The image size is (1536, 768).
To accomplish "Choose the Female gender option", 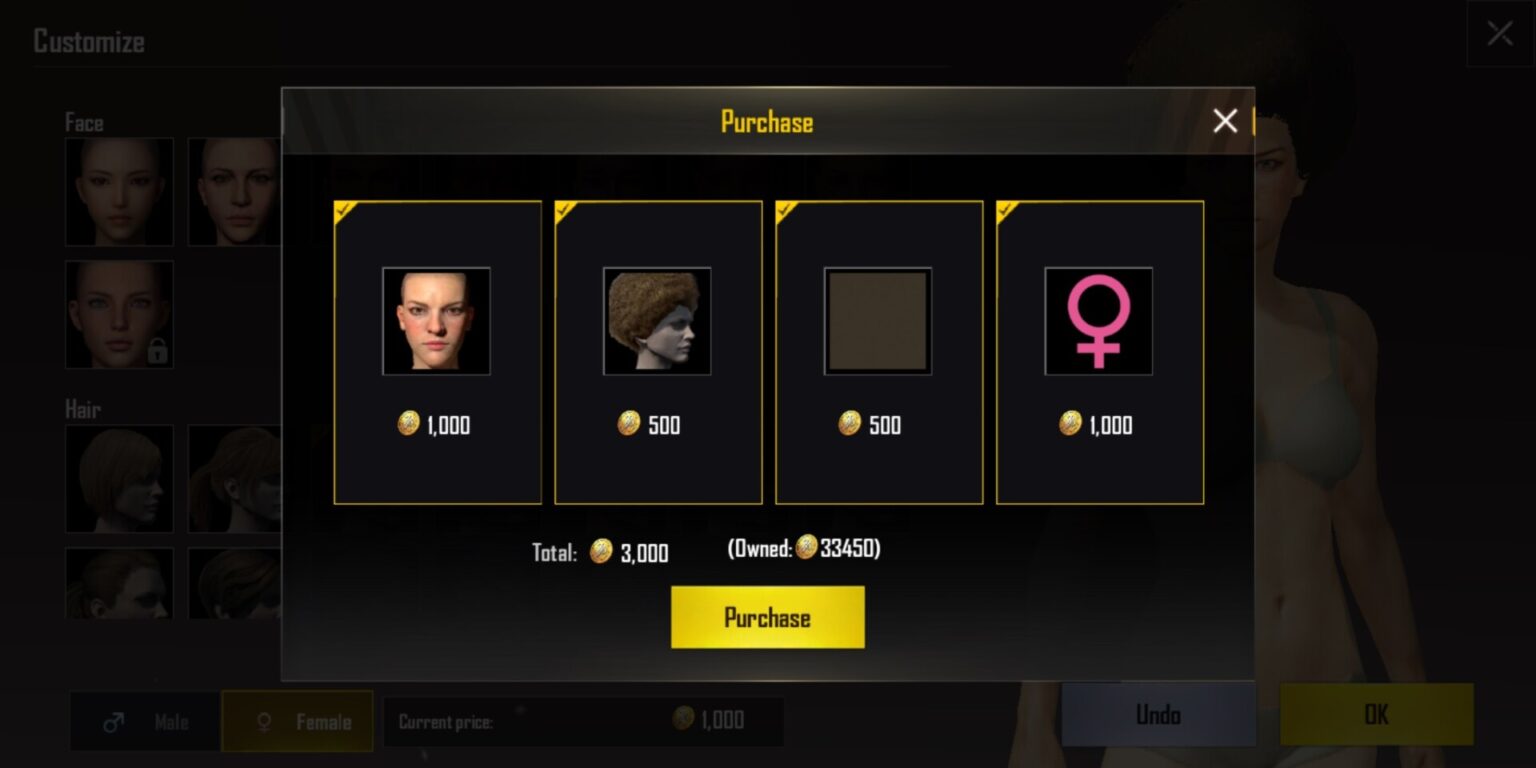I will (x=297, y=721).
